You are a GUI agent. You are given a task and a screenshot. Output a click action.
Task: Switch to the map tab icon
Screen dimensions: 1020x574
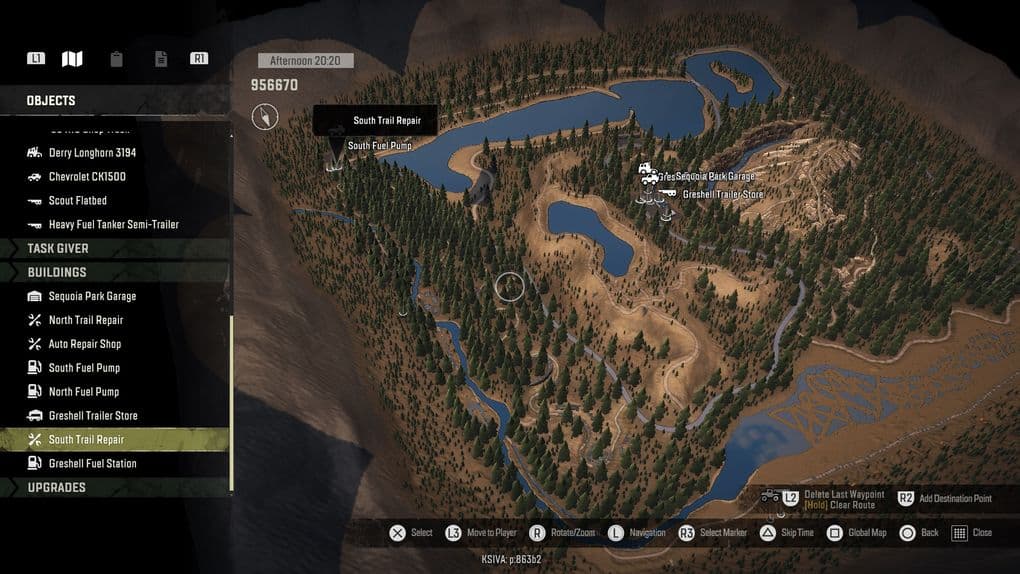coord(72,59)
